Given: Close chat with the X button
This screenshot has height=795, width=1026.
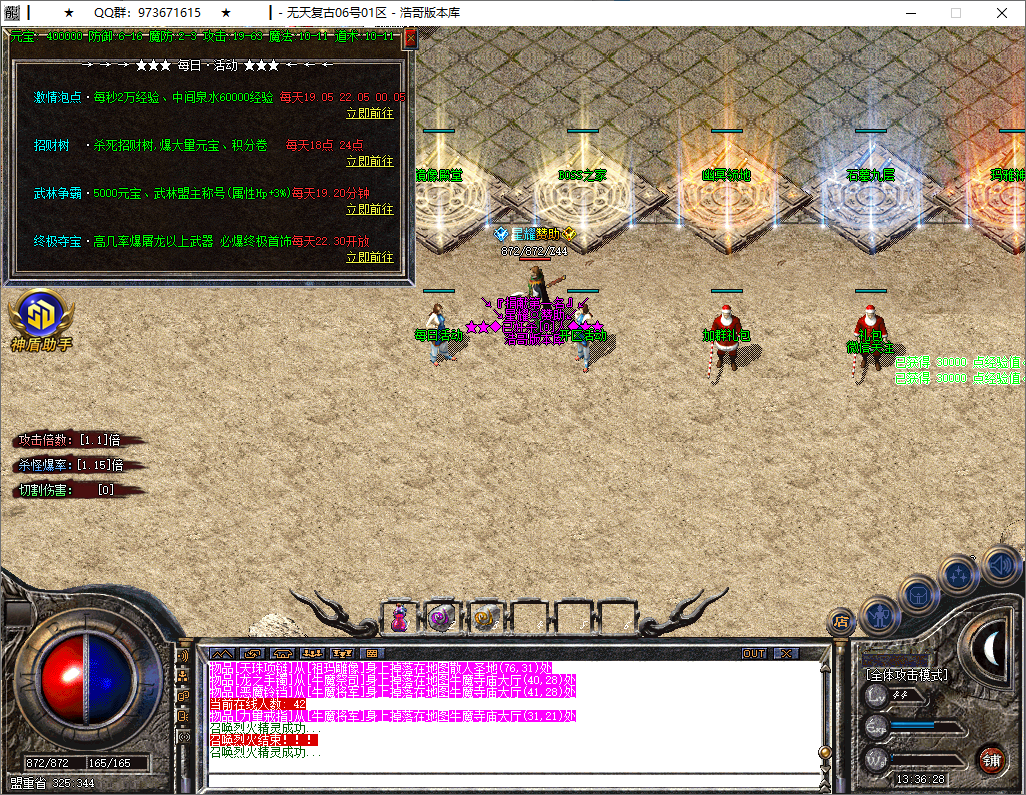Looking at the screenshot, I should pyautogui.click(x=786, y=654).
